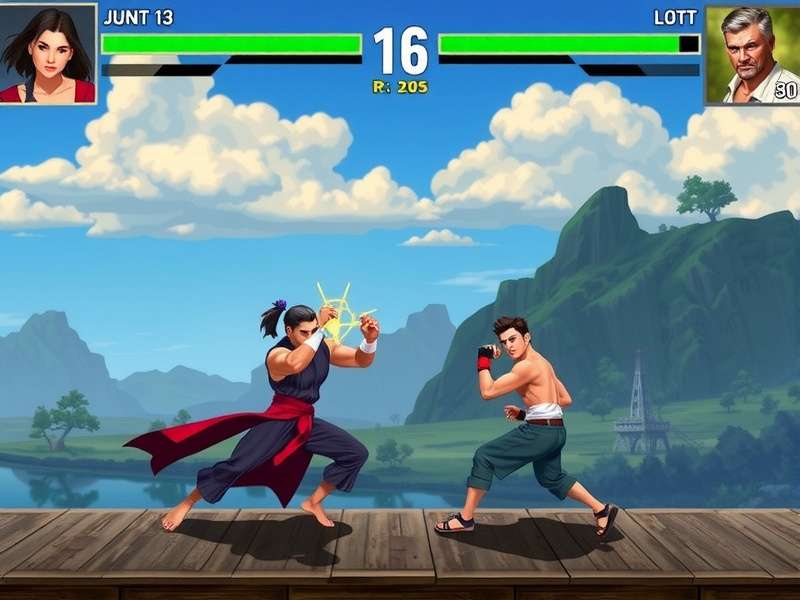The image size is (800, 600).
Task: Click the dark-haired woman's fighter portrait
Action: click(x=47, y=52)
